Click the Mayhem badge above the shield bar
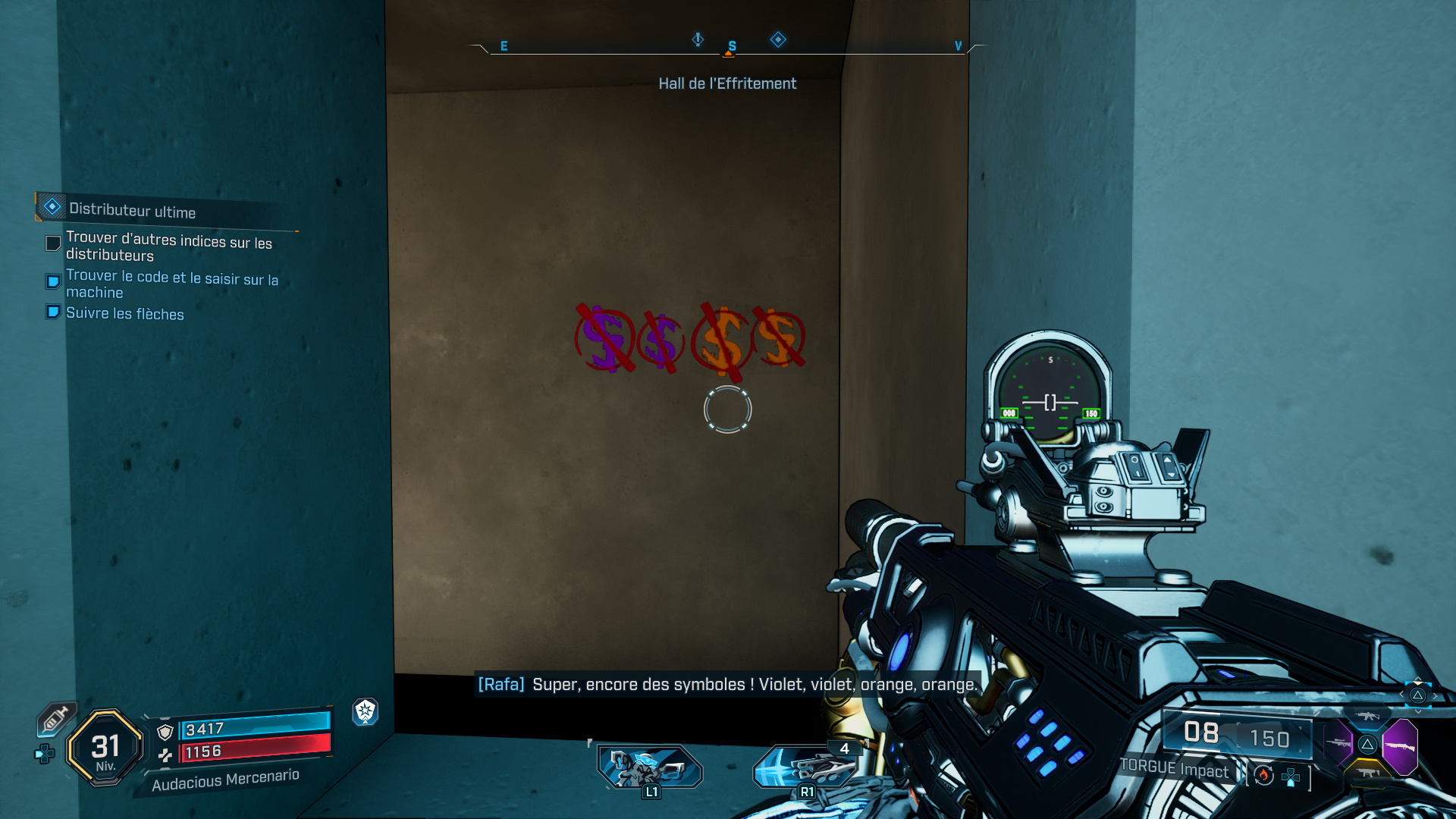This screenshot has width=1456, height=819. point(365,712)
